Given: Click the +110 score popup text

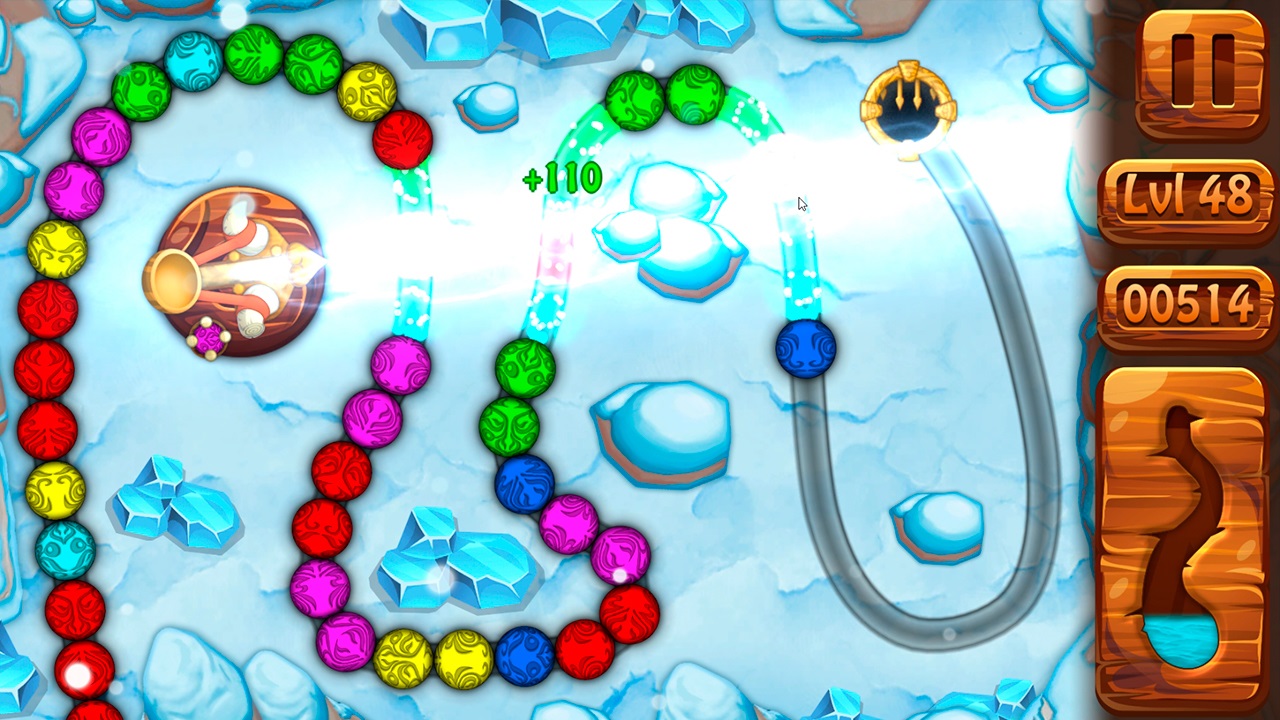Looking at the screenshot, I should [x=562, y=178].
